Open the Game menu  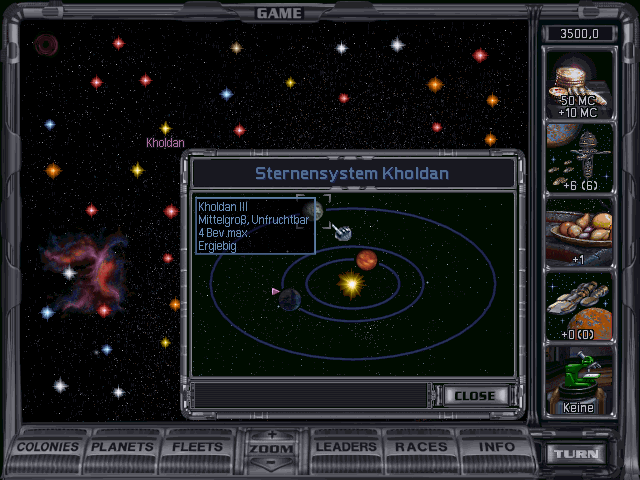pyautogui.click(x=279, y=13)
